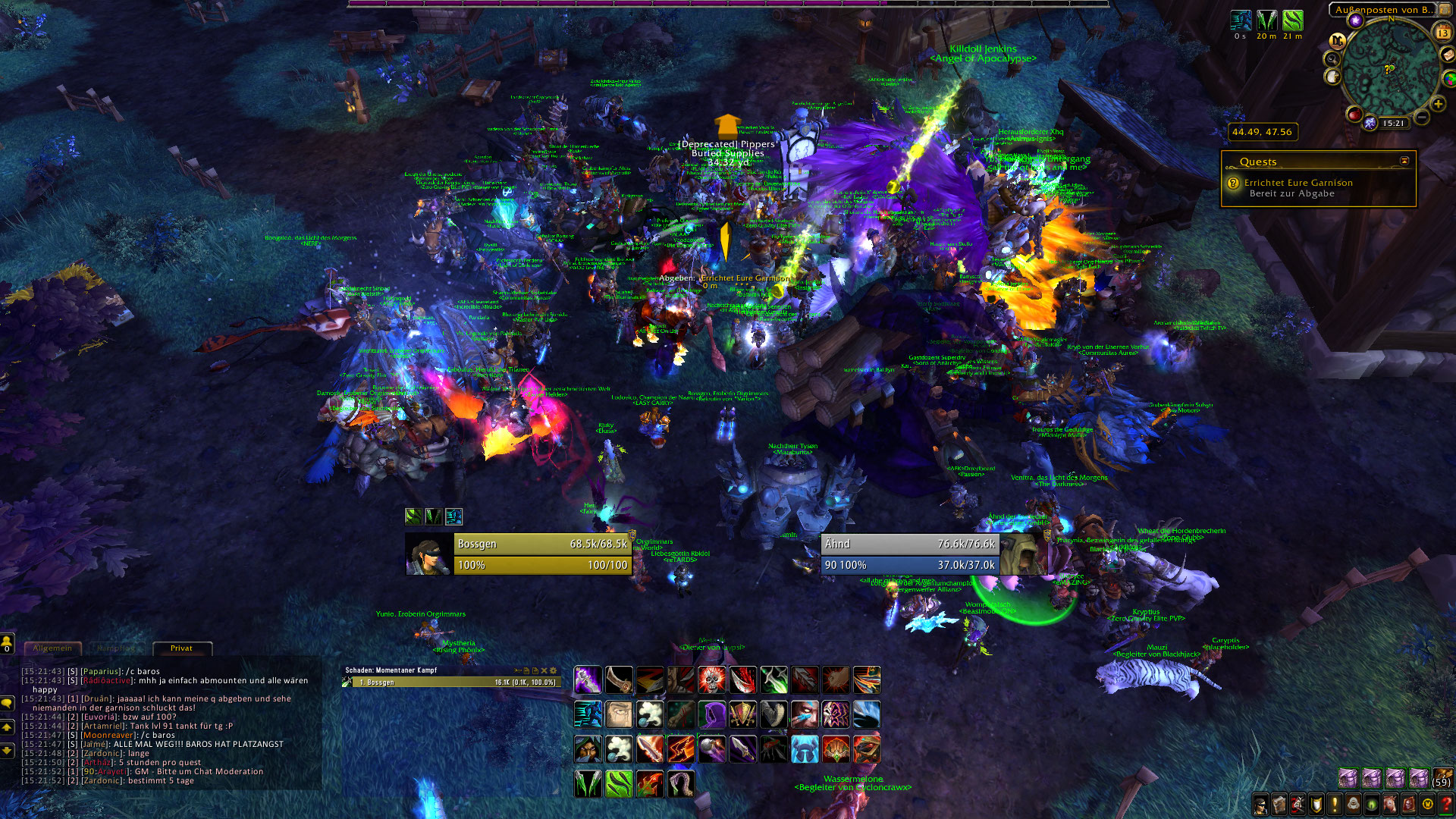The height and width of the screenshot is (819, 1456).
Task: Use the blue horned helmet ability
Action: [805, 749]
